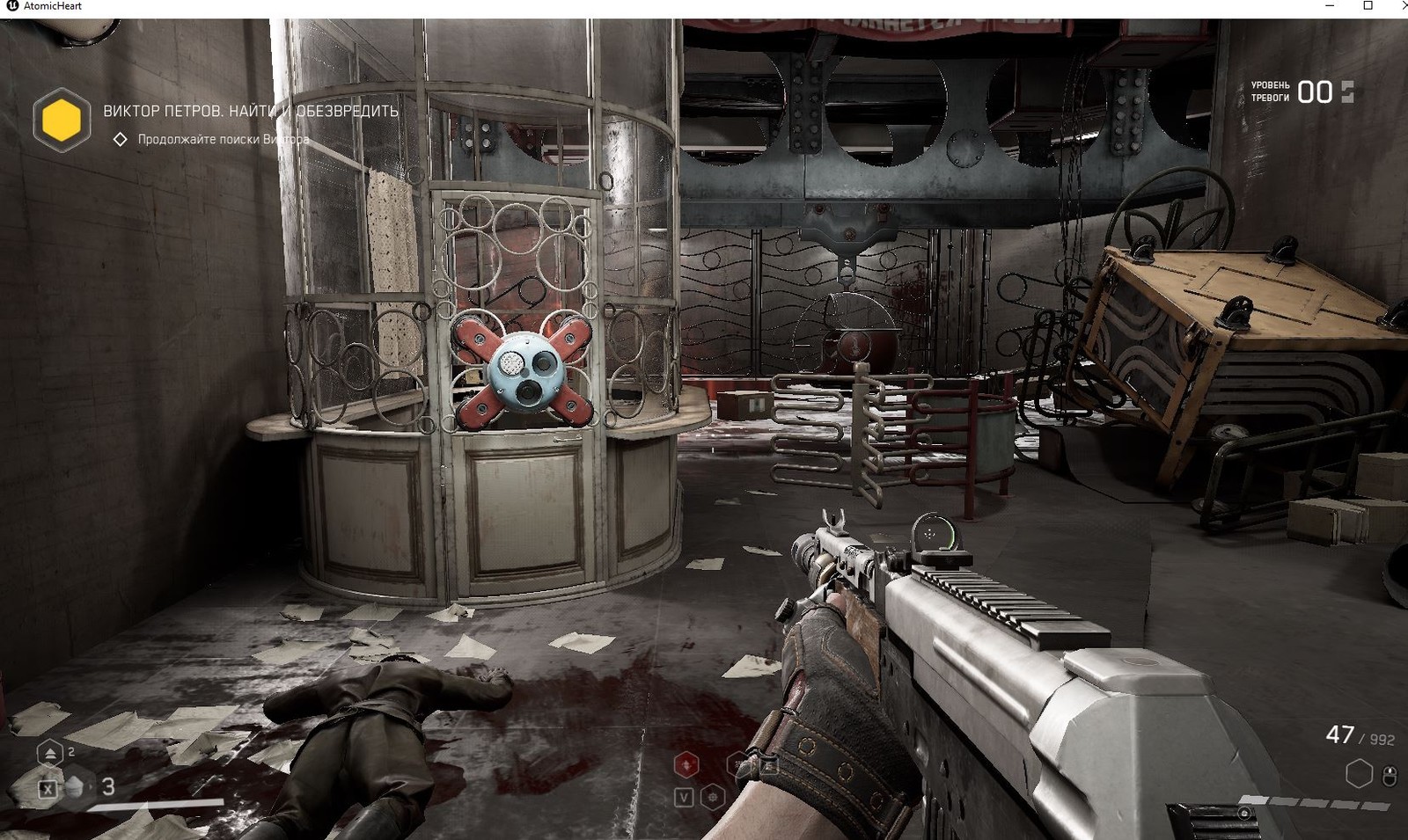Select the triple-arrow hexagon icon with count 2
Screen dimensions: 1408x840
tap(50, 753)
